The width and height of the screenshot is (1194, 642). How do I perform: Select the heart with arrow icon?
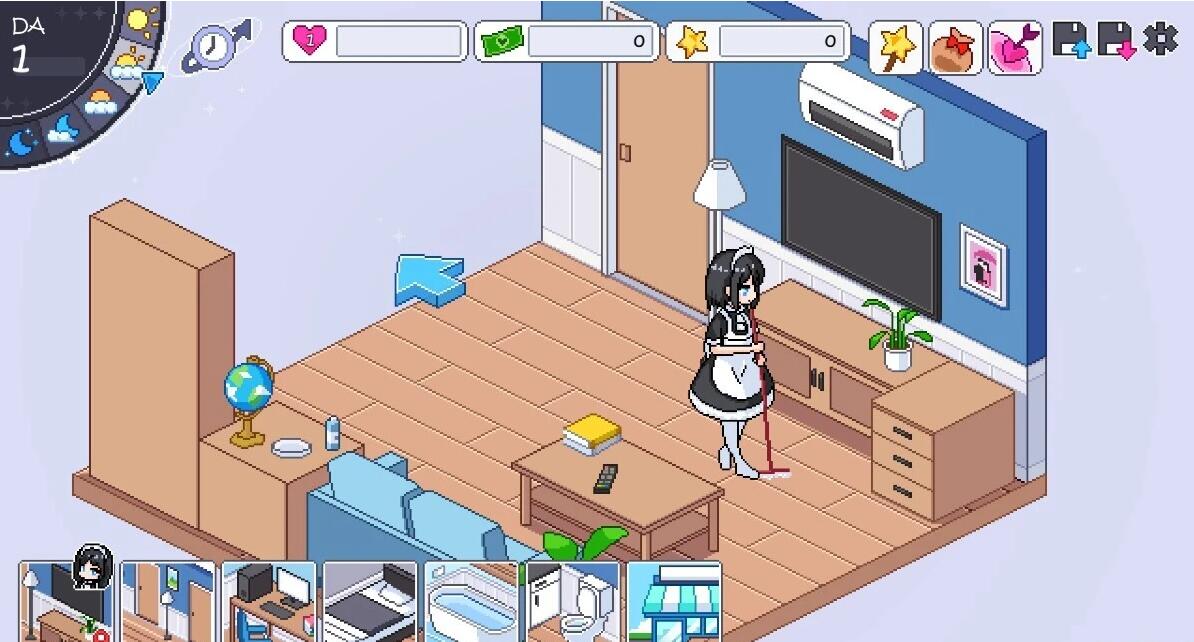point(1015,47)
